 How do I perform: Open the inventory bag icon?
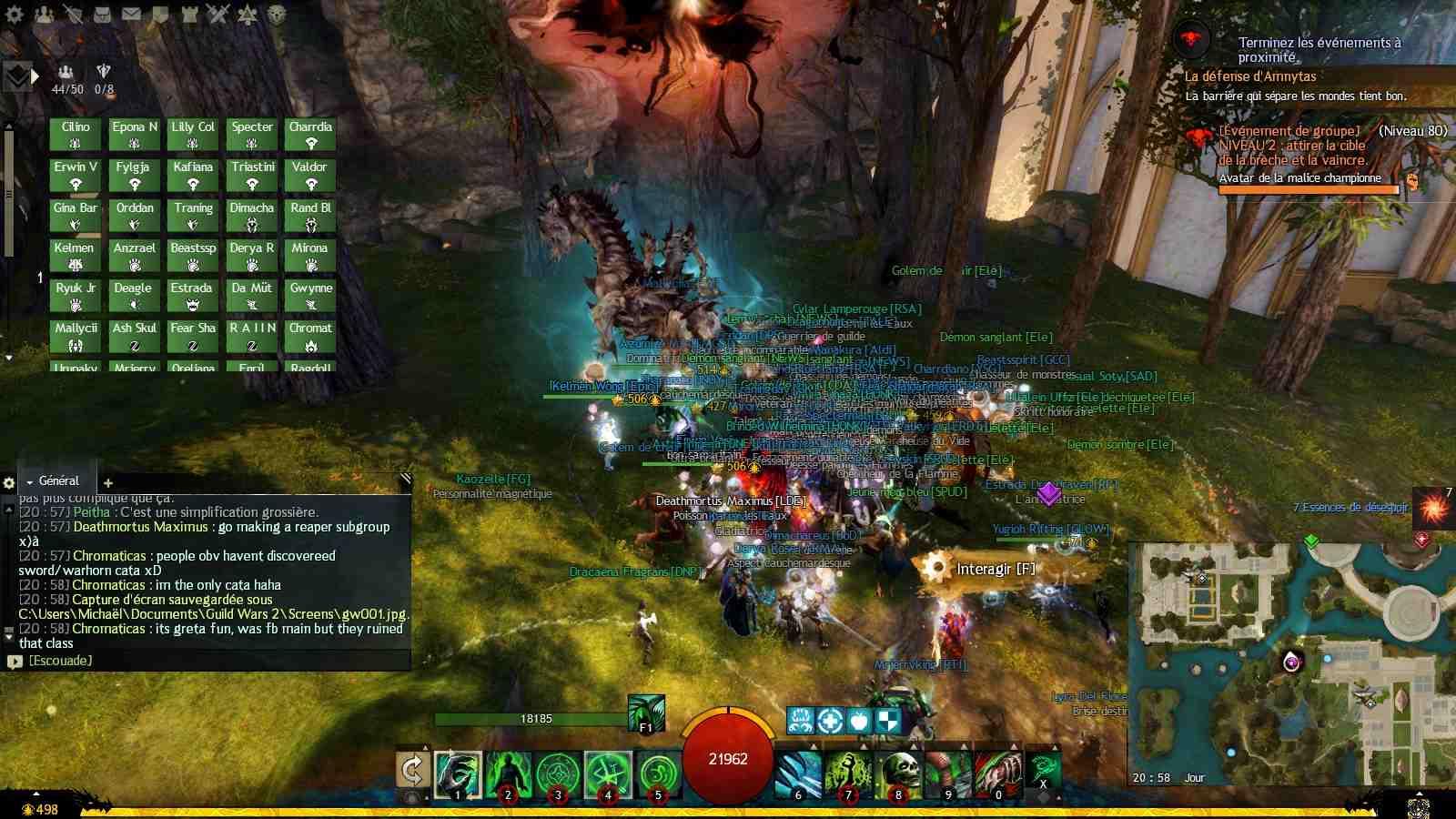[103, 13]
